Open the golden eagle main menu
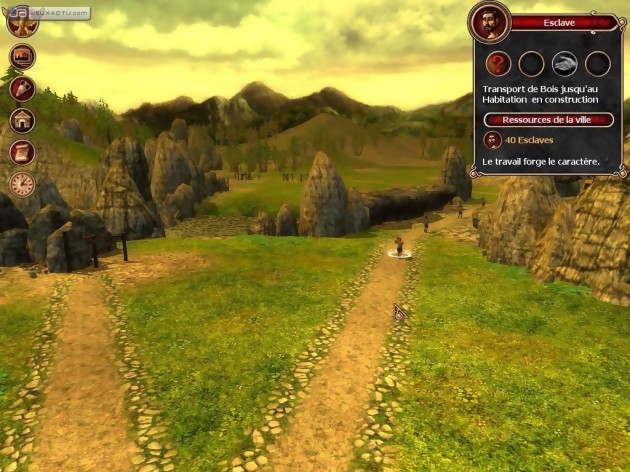The height and width of the screenshot is (472, 630). (22, 22)
